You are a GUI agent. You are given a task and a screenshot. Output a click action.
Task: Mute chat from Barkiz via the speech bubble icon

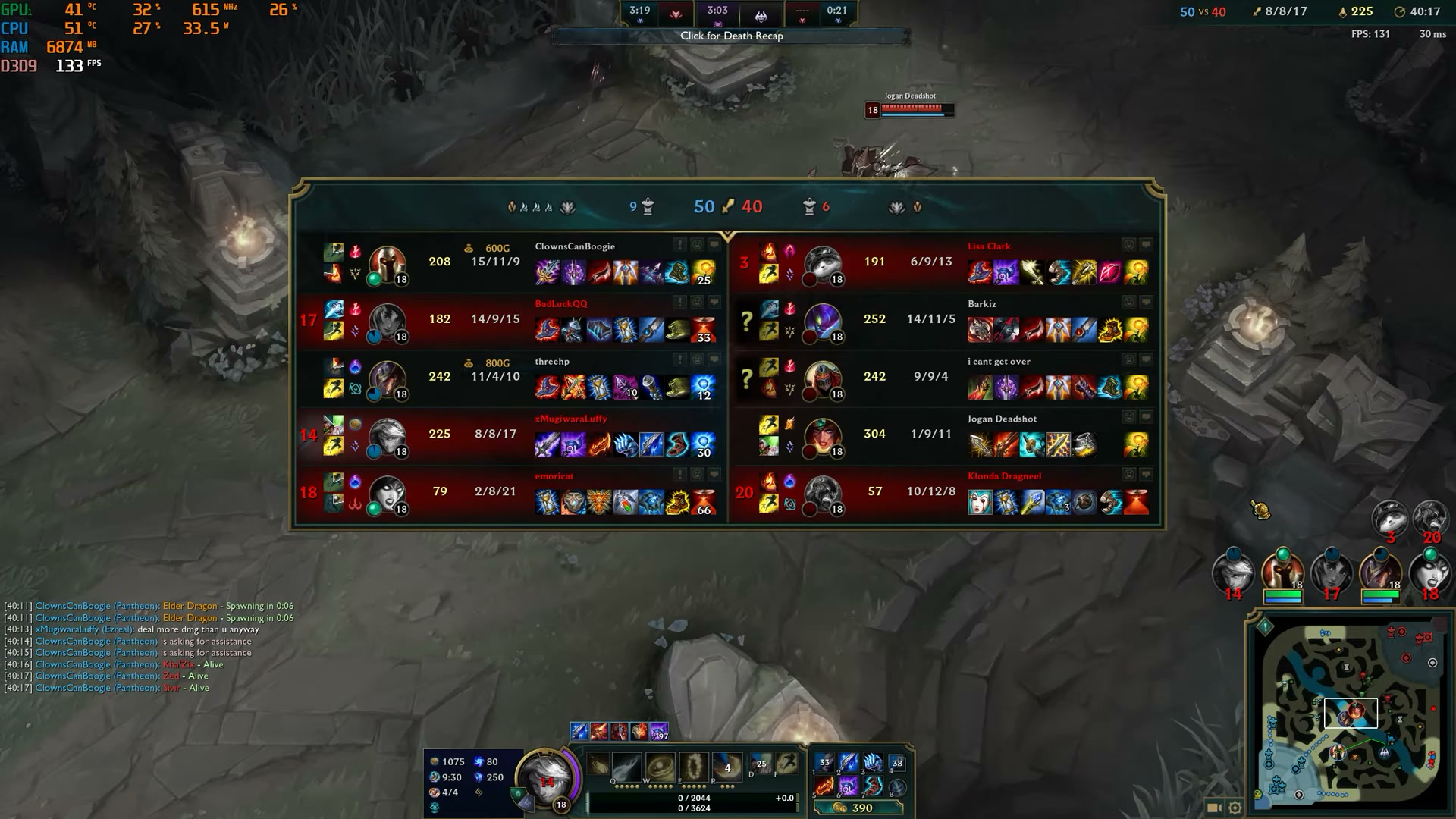coord(1146,302)
